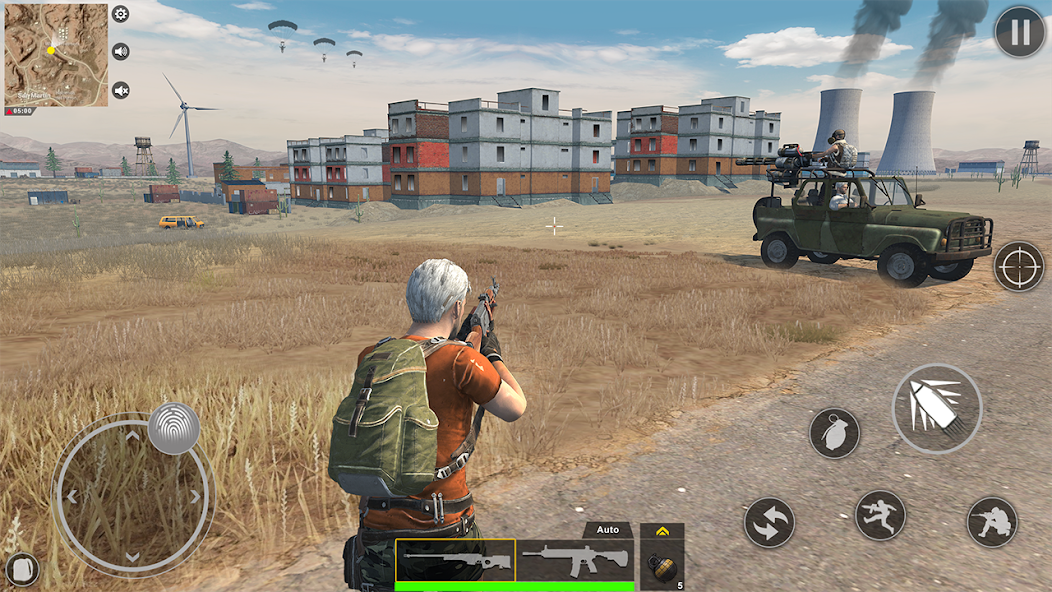This screenshot has width=1052, height=592.
Task: Make the character jump
Action: point(880,516)
